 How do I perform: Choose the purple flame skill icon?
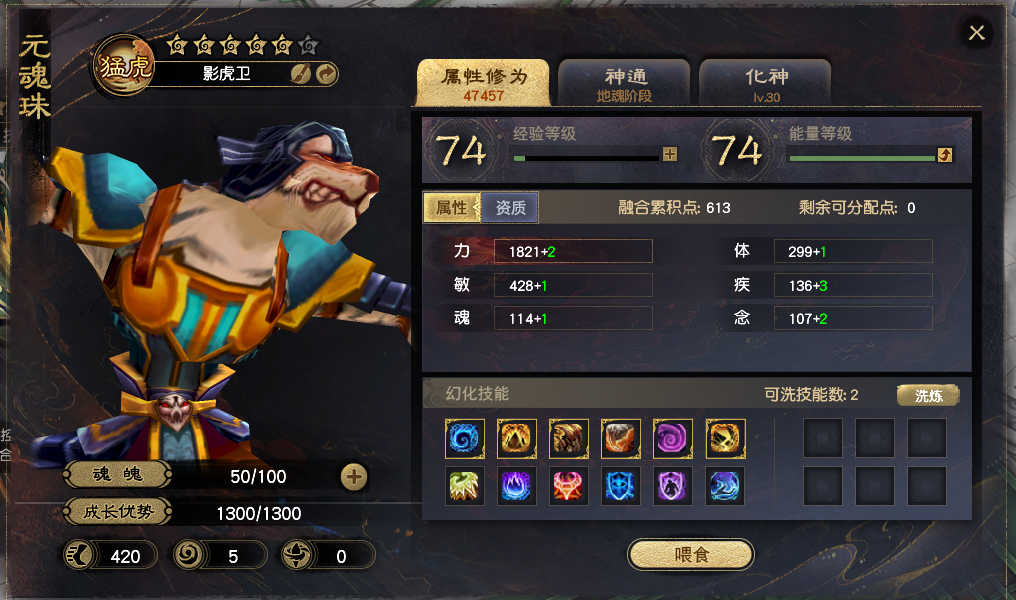click(x=517, y=486)
